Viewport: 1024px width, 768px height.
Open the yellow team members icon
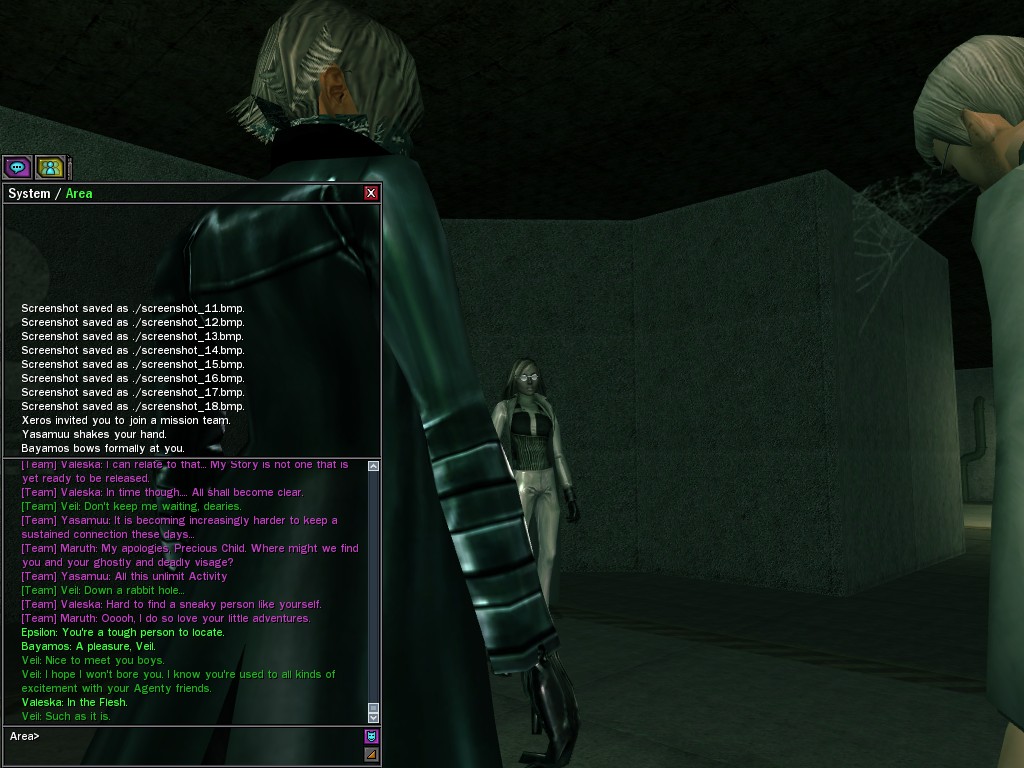[x=49, y=167]
